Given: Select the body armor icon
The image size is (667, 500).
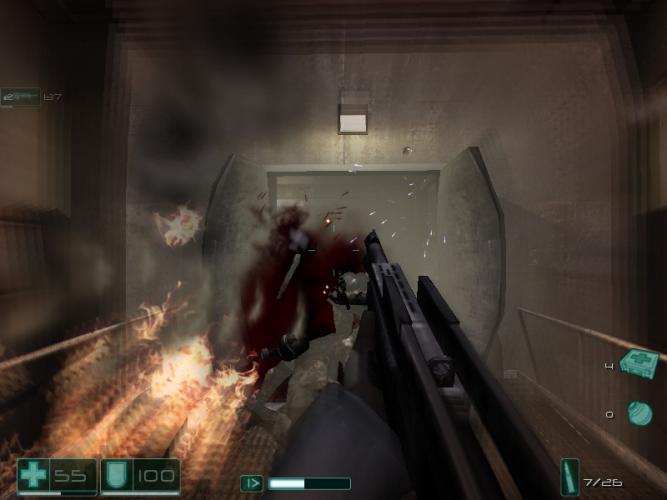Looking at the screenshot, I should click(115, 475).
